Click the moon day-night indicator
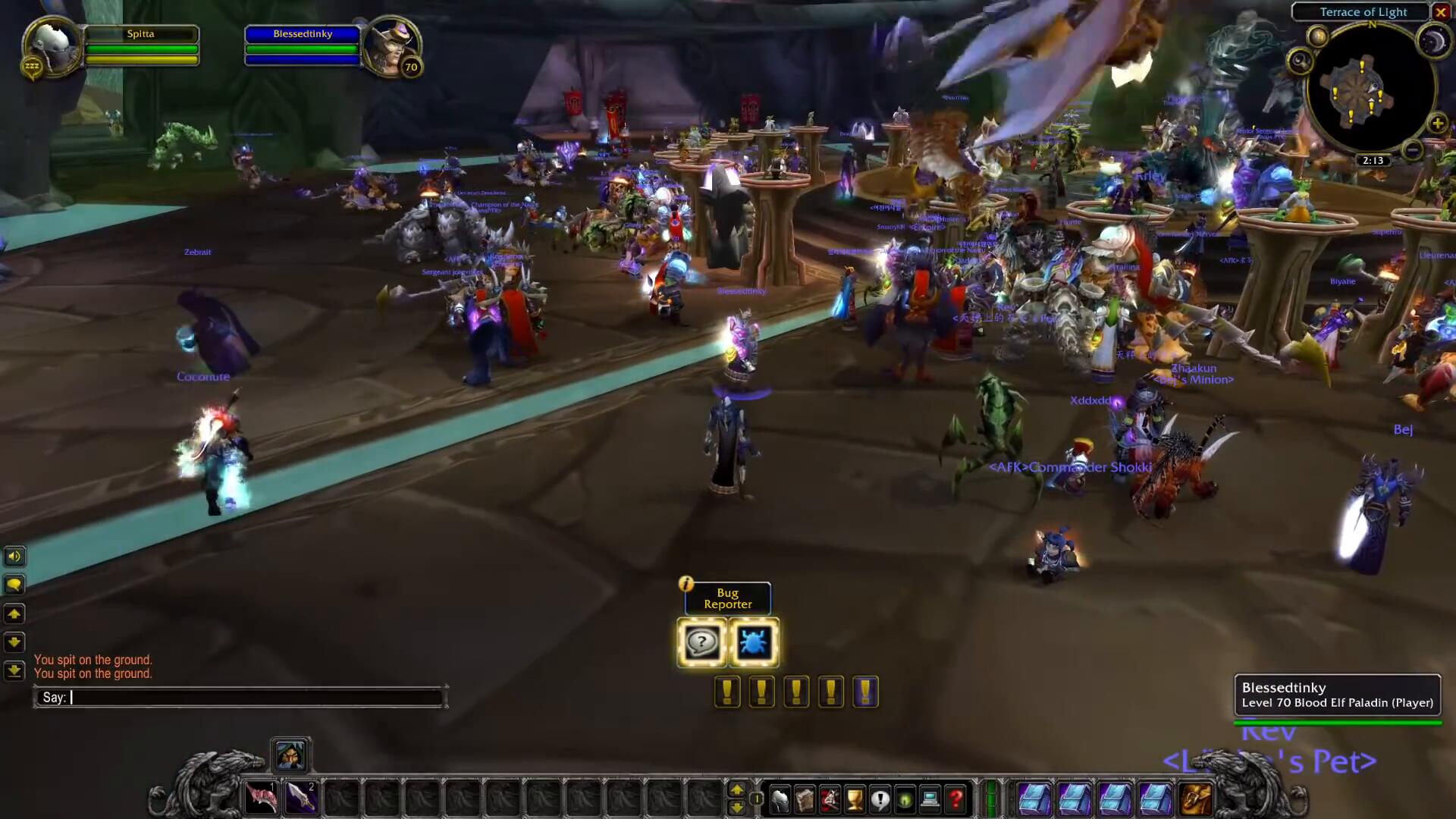This screenshot has height=819, width=1456. (x=1432, y=42)
